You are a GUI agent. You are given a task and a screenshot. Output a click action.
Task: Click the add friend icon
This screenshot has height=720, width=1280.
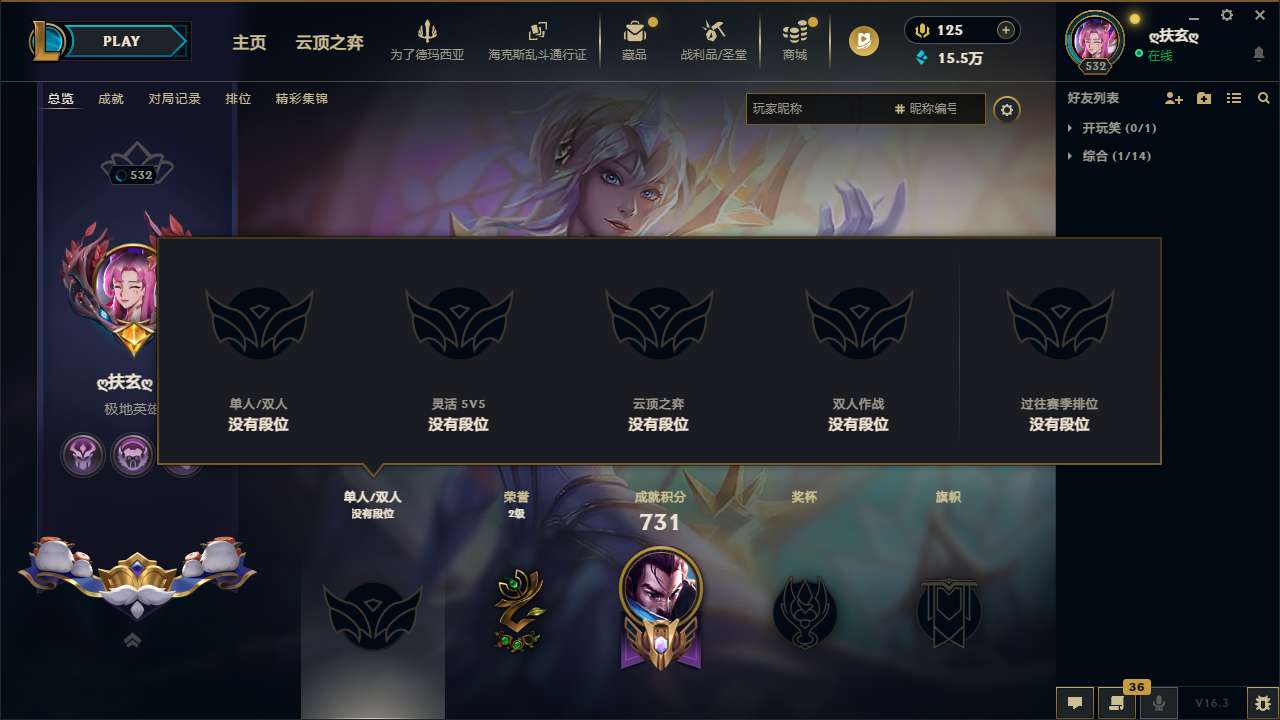(1174, 98)
